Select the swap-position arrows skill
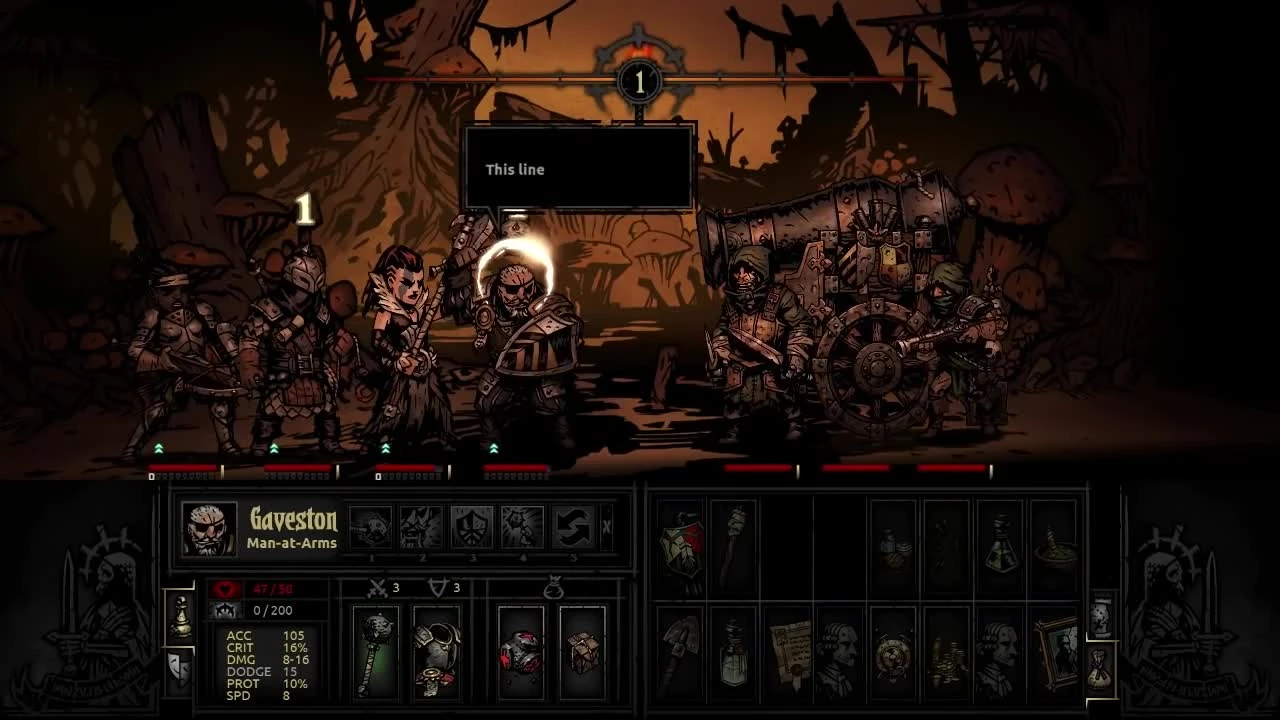1280x720 pixels. tap(573, 527)
